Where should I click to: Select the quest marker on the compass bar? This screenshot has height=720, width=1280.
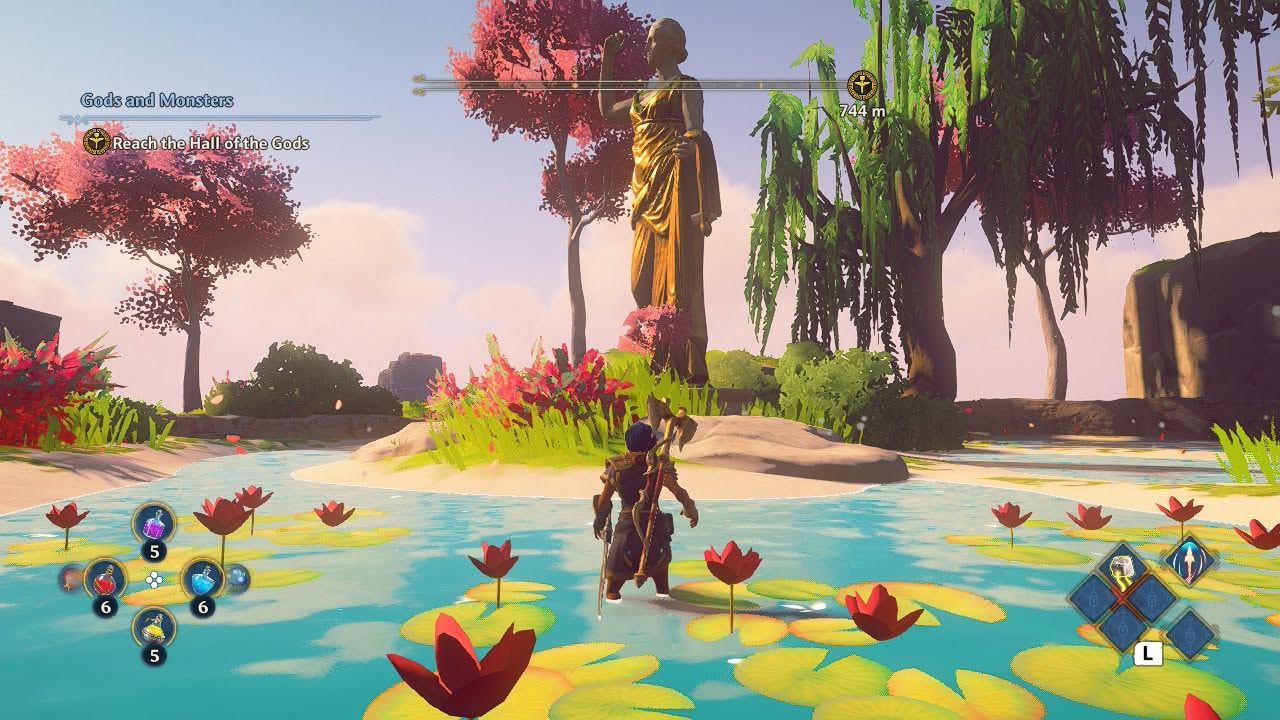pos(861,85)
